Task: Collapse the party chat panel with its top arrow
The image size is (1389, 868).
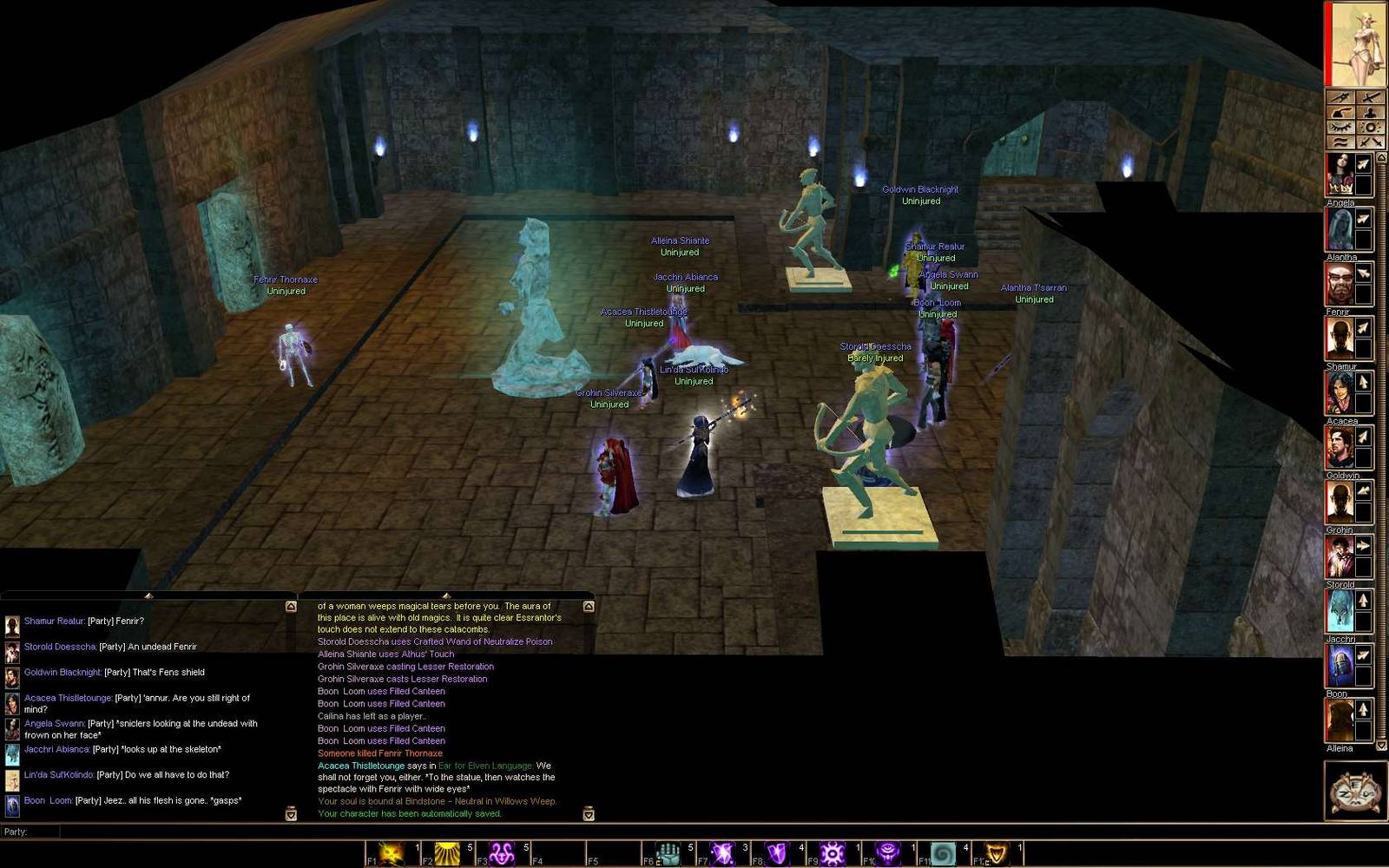Action: coord(148,597)
